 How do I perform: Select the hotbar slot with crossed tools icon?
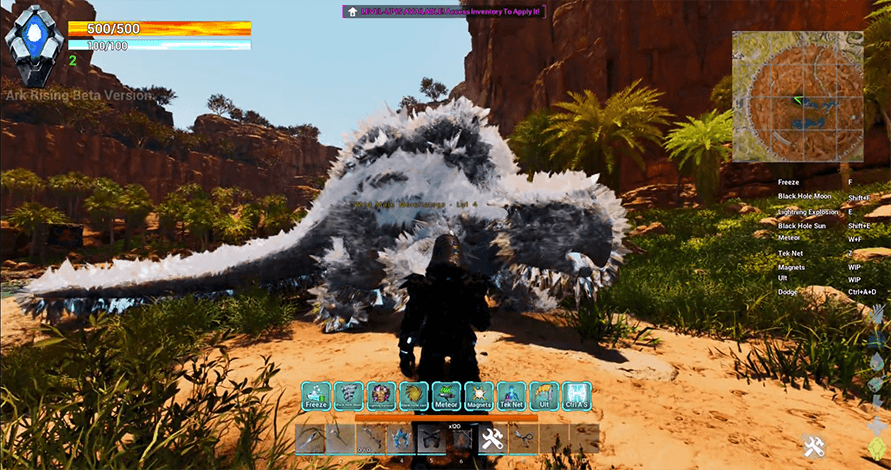[492, 438]
